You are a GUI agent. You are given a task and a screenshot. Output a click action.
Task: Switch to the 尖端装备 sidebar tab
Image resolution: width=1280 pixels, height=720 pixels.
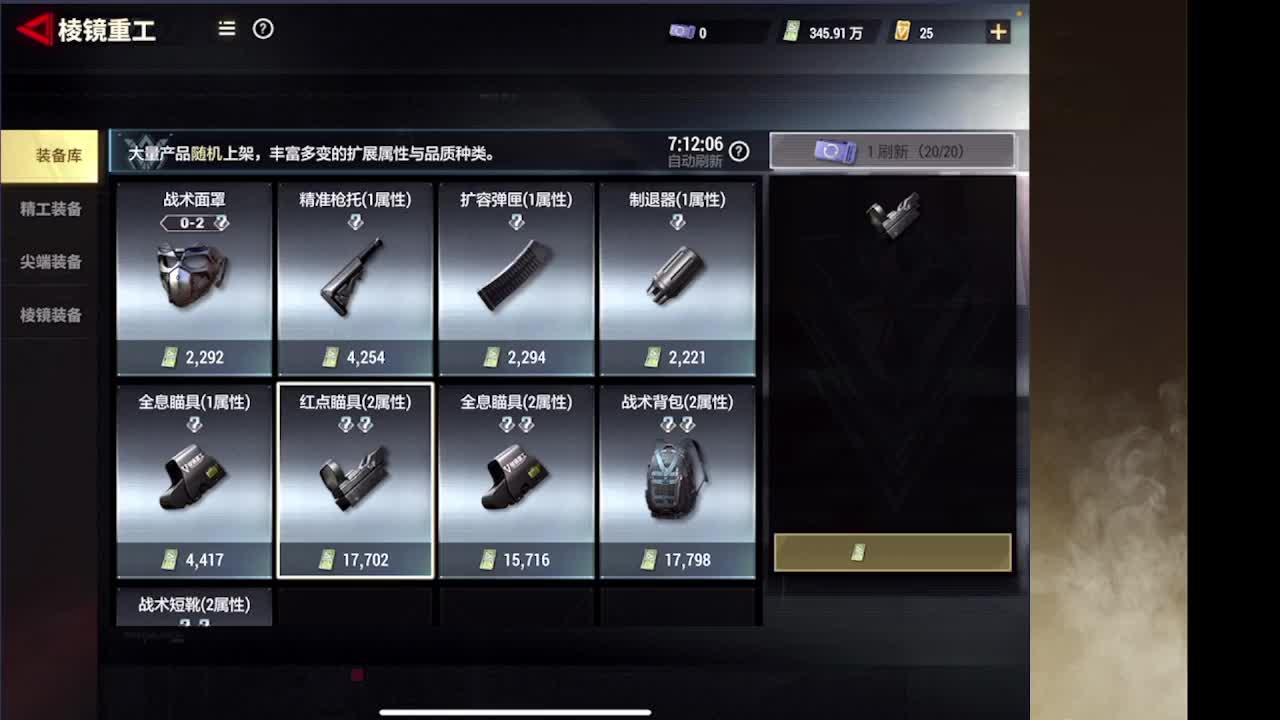[48, 262]
